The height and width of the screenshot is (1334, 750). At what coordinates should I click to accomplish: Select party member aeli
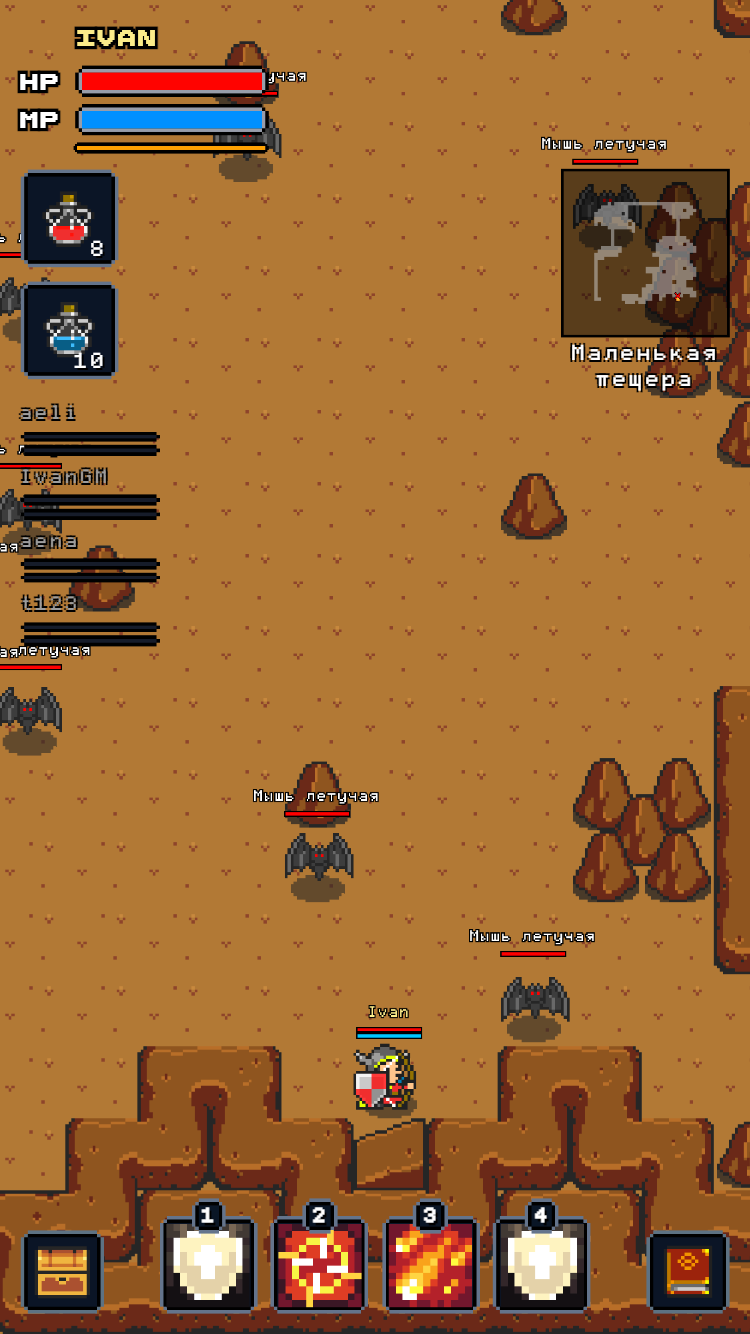coord(89,428)
